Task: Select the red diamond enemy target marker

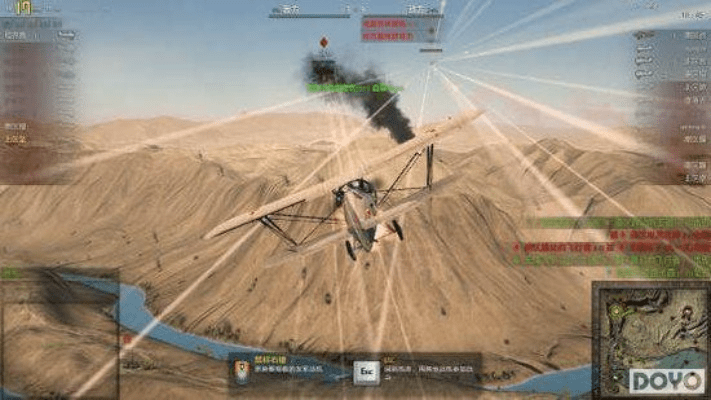Action: 323,42
